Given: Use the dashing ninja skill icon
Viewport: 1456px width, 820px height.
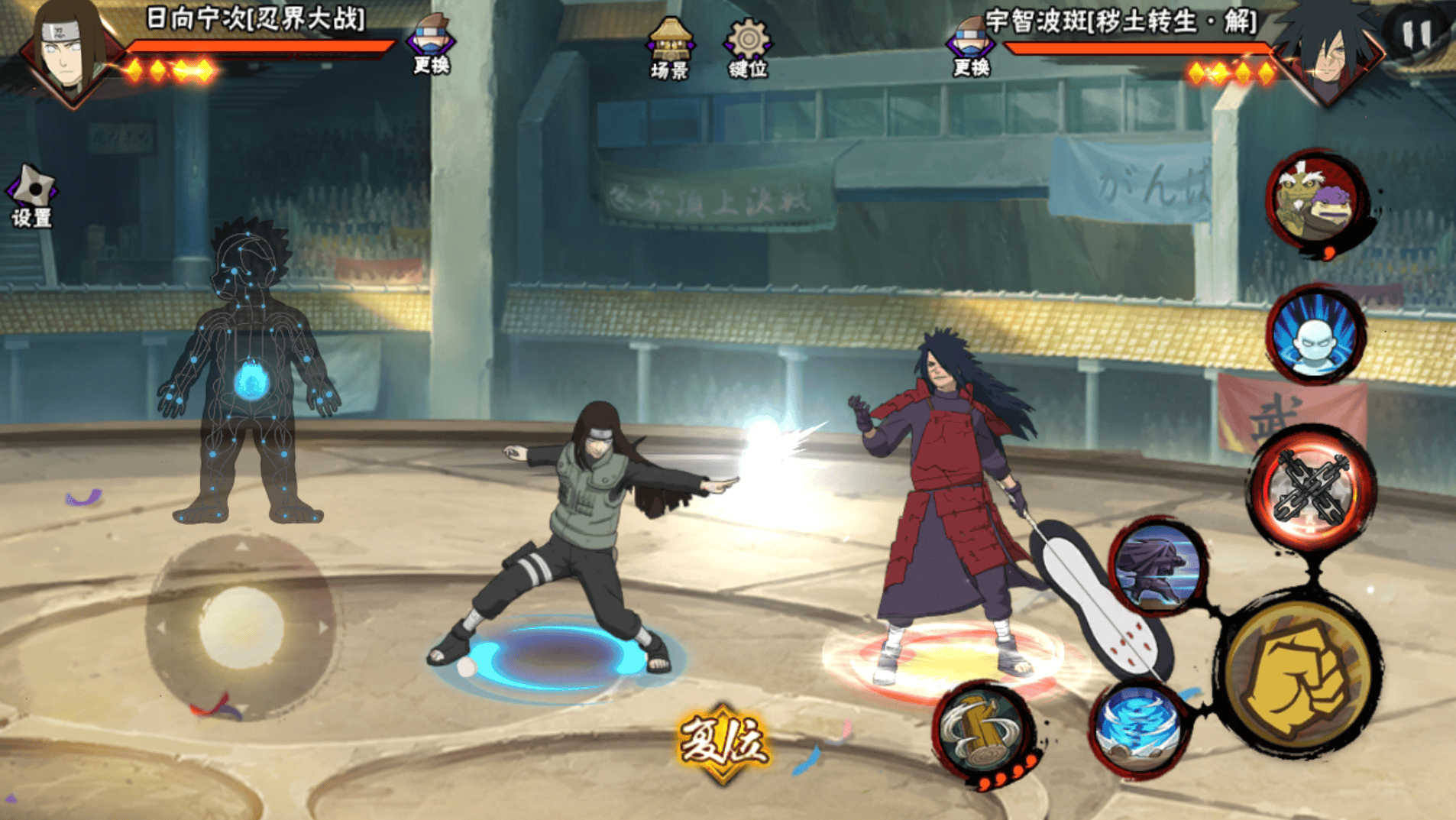Looking at the screenshot, I should coord(1158,569).
